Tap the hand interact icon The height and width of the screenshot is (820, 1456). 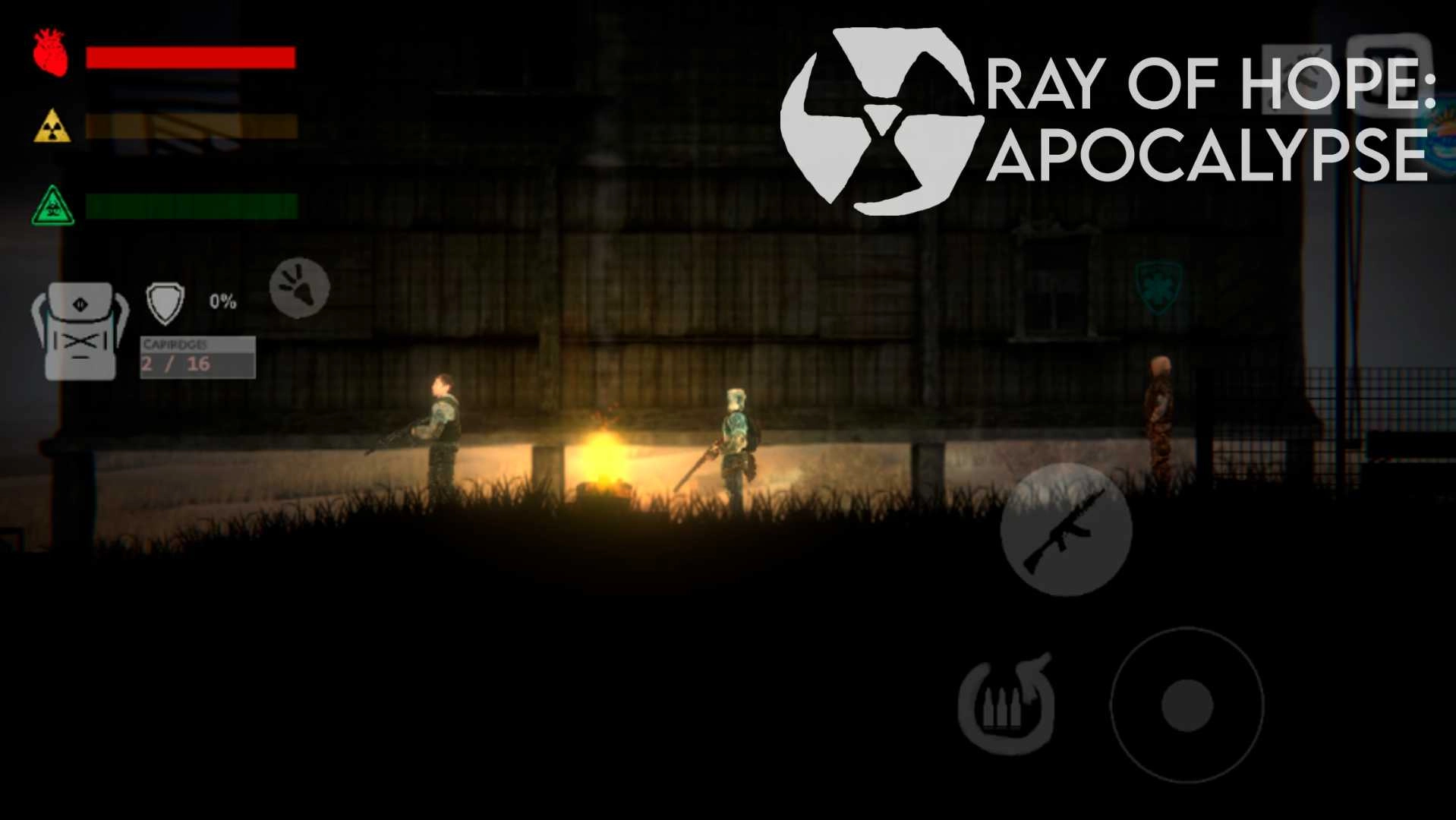298,289
